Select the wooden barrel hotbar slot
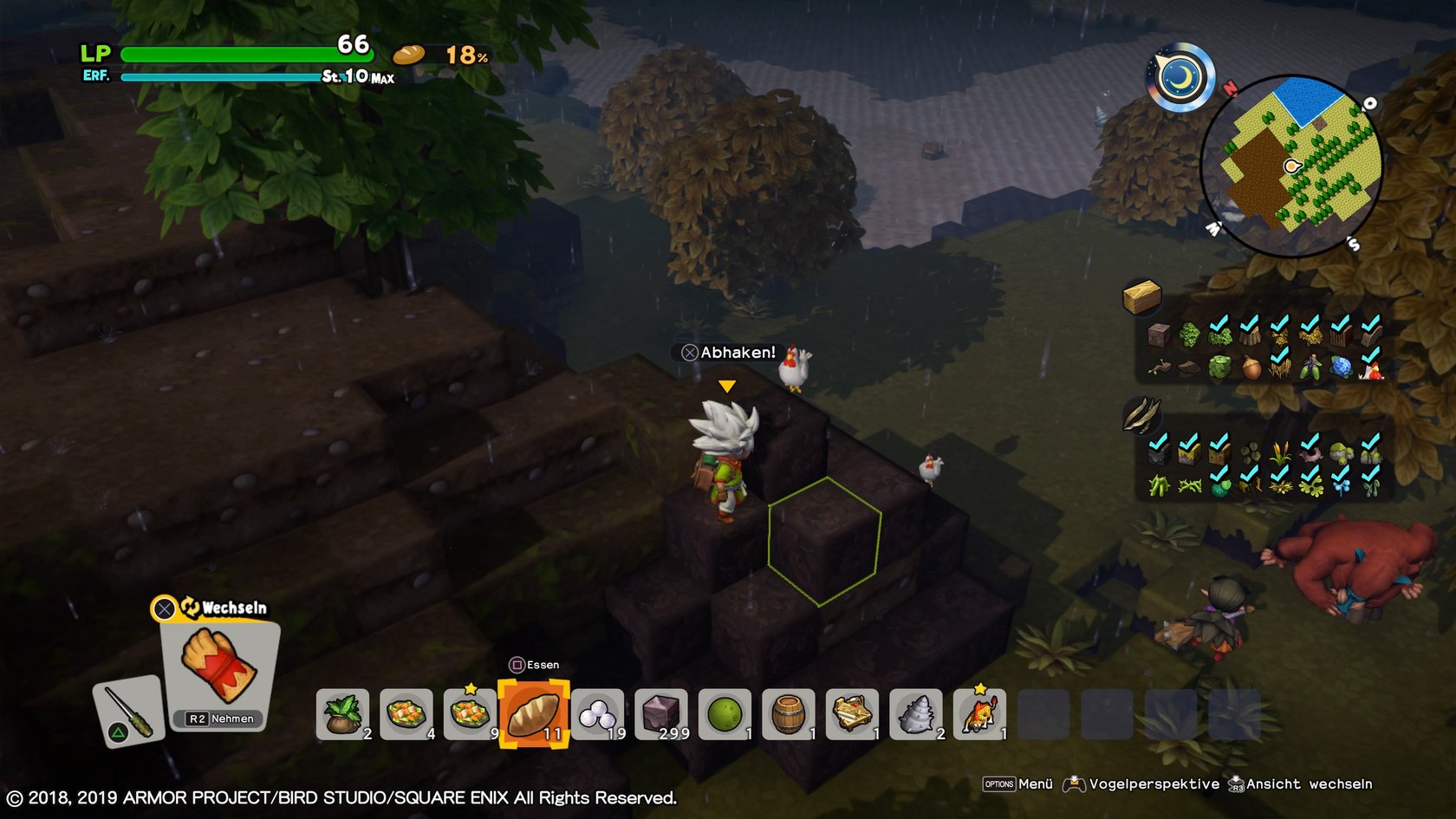 pyautogui.click(x=789, y=714)
